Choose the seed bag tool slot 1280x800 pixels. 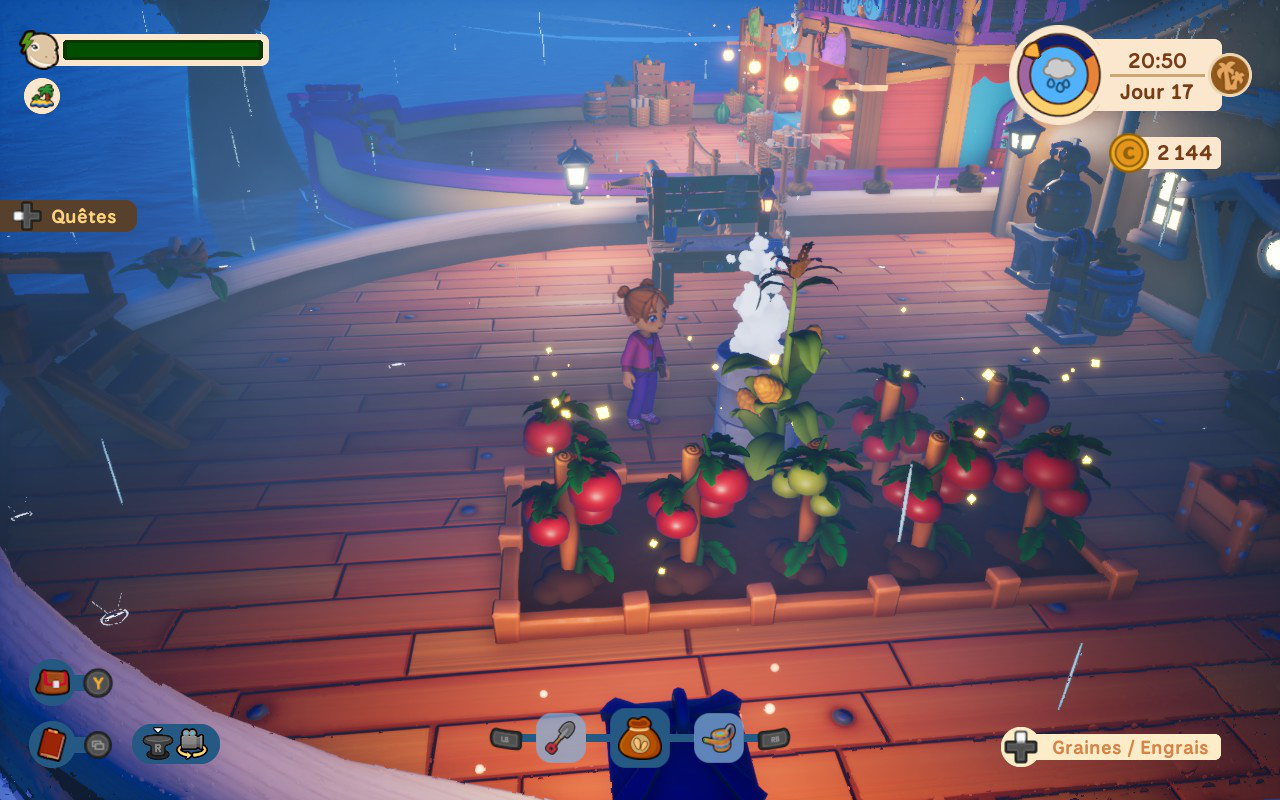coord(639,739)
